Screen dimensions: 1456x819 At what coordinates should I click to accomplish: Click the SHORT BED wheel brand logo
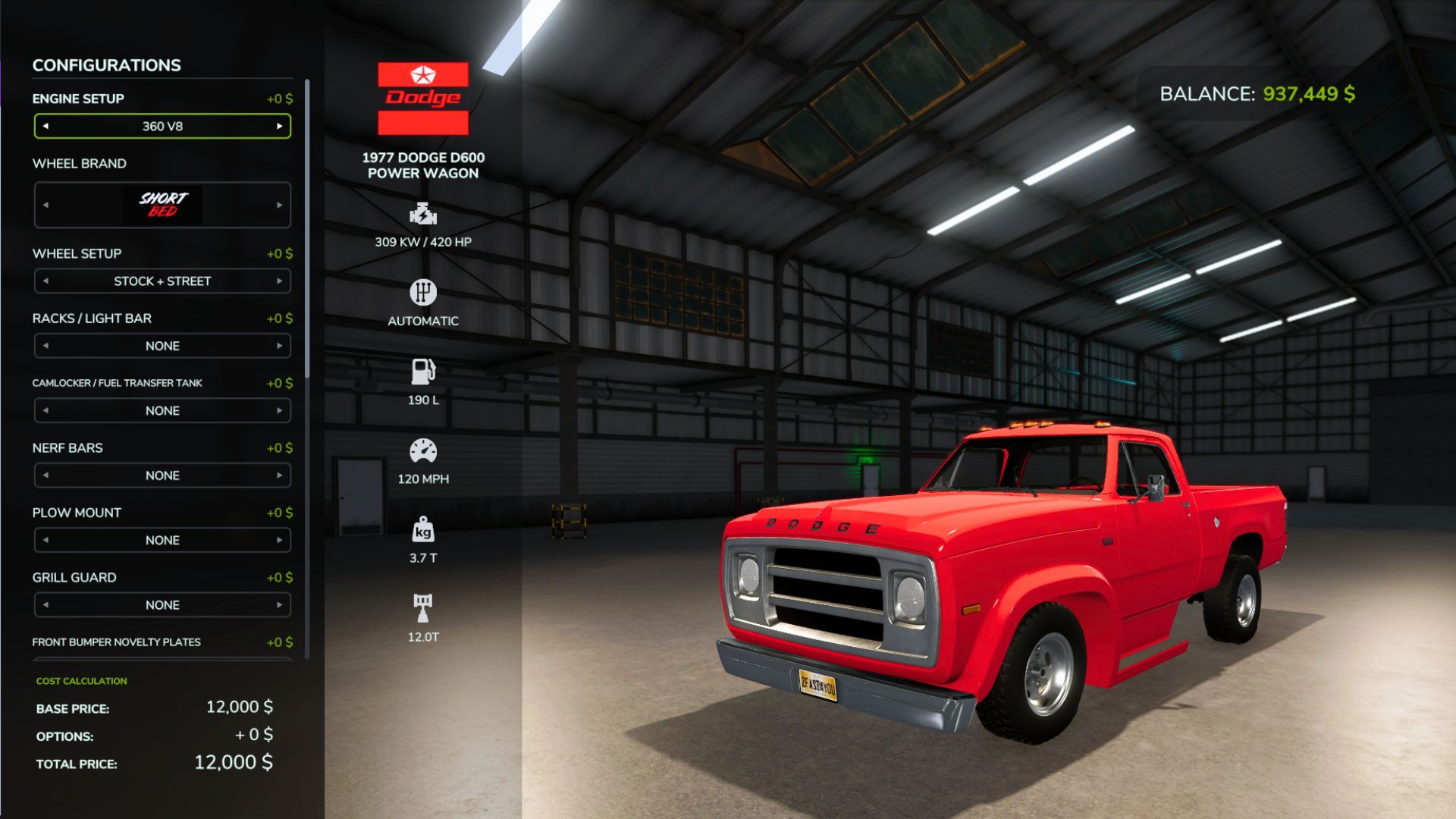click(x=162, y=204)
